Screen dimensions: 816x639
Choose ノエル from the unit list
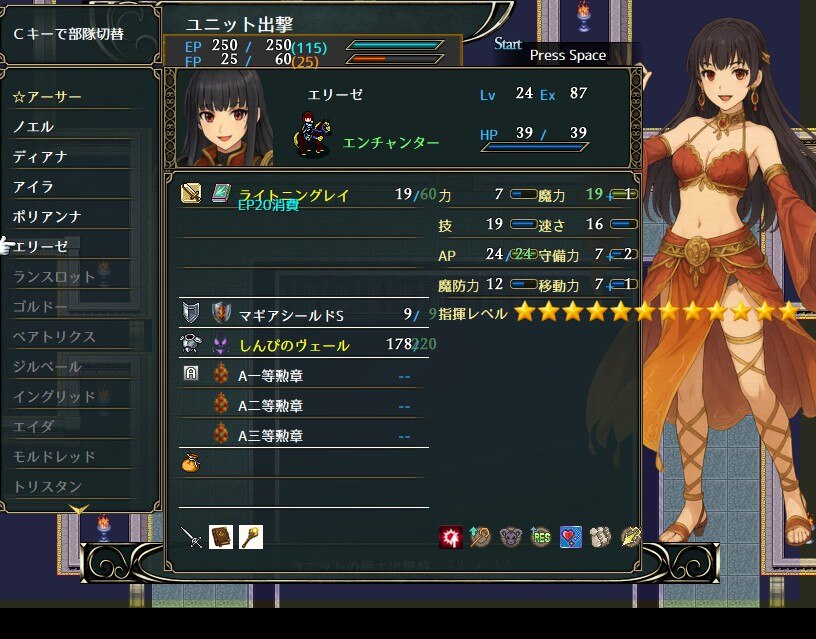pos(34,127)
